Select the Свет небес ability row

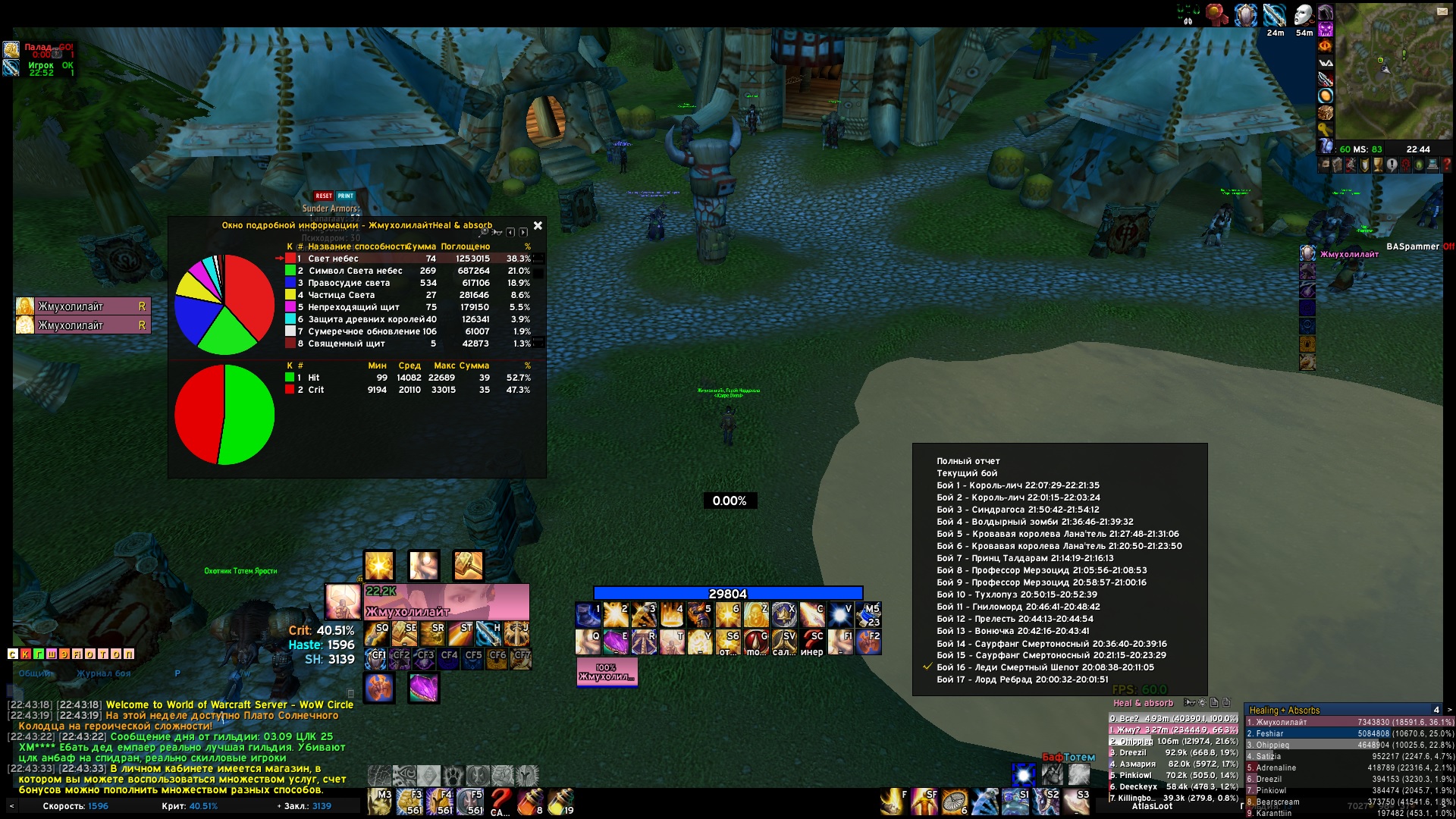(x=409, y=259)
